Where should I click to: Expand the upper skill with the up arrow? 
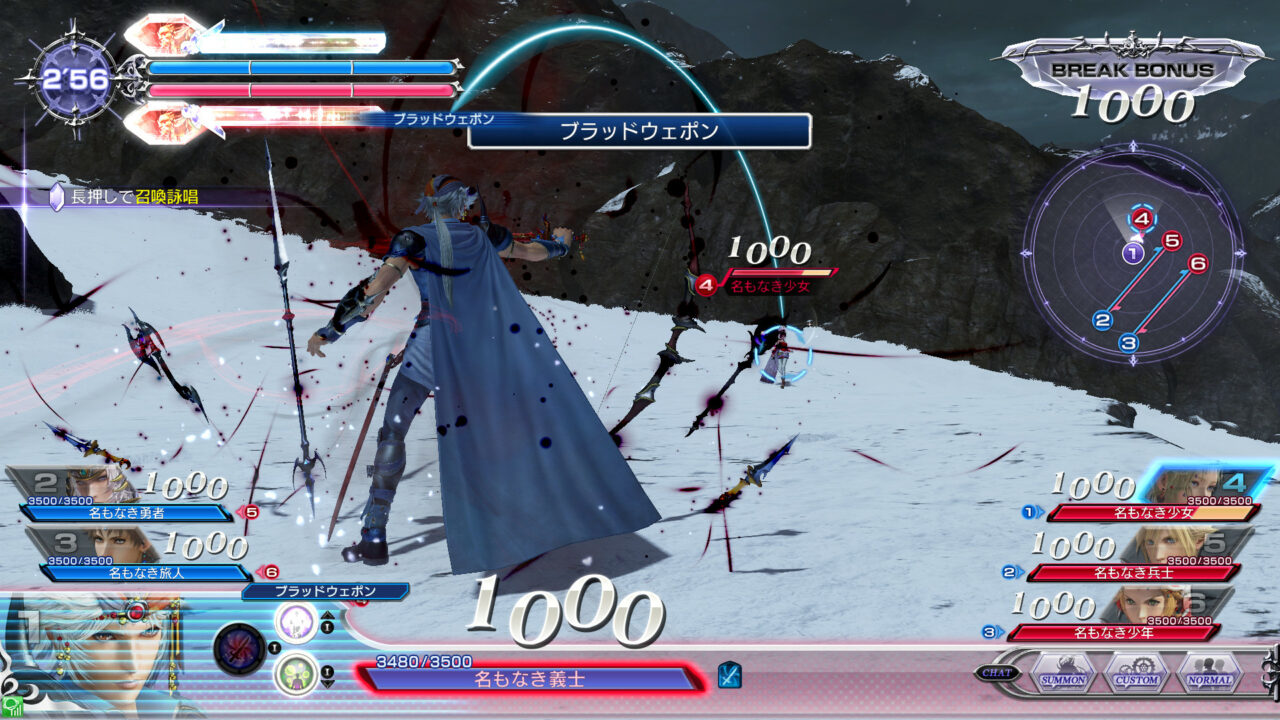coord(327,615)
